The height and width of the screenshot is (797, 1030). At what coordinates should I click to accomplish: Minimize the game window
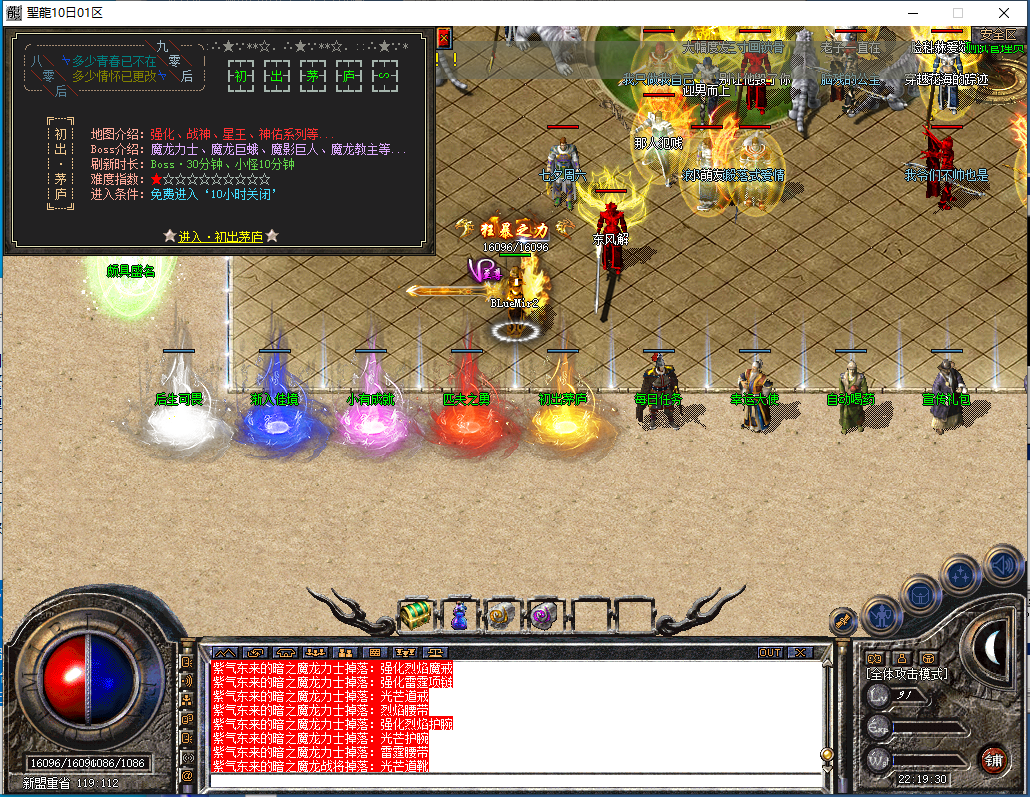coord(912,13)
